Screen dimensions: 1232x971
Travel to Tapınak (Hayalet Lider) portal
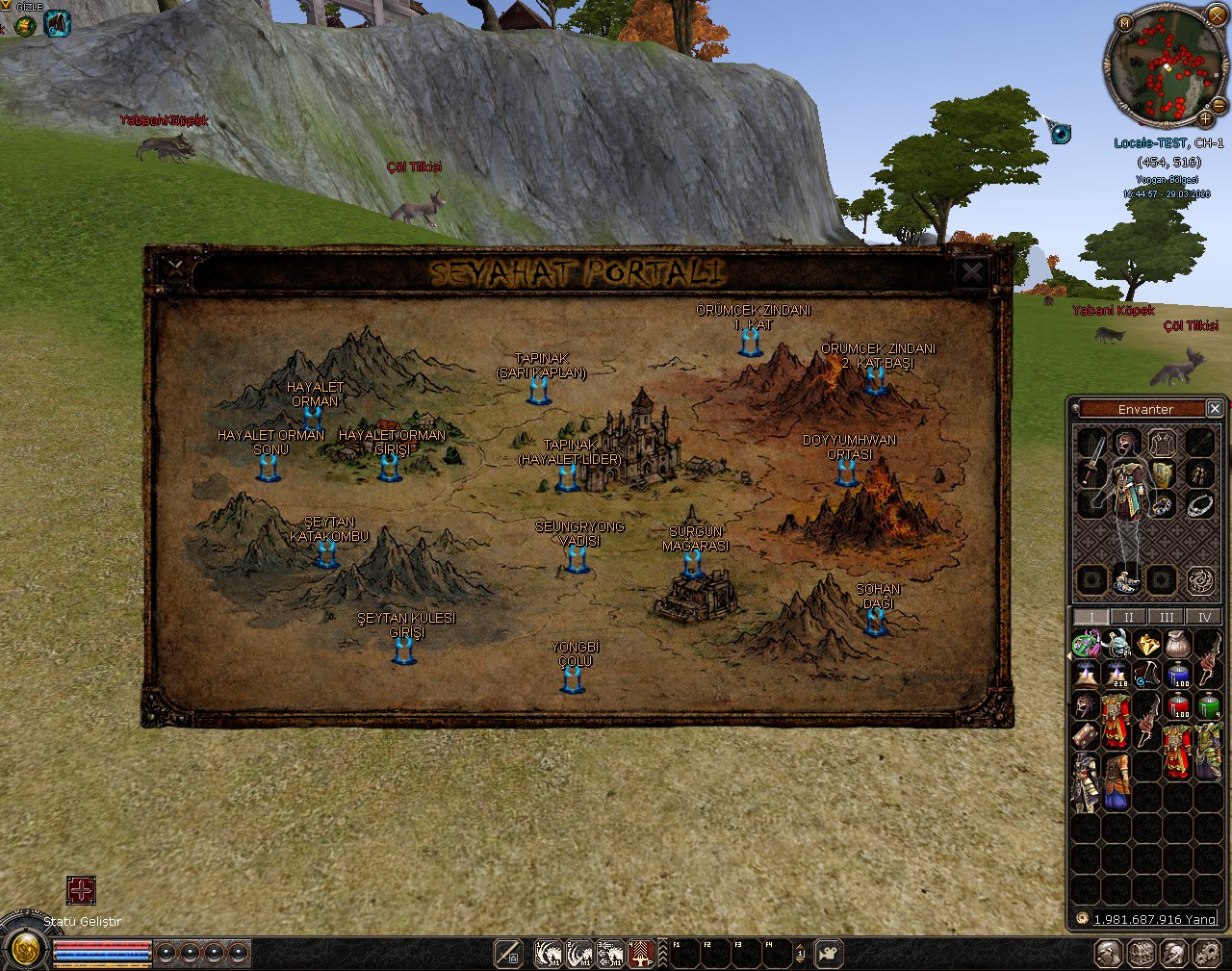coord(568,477)
